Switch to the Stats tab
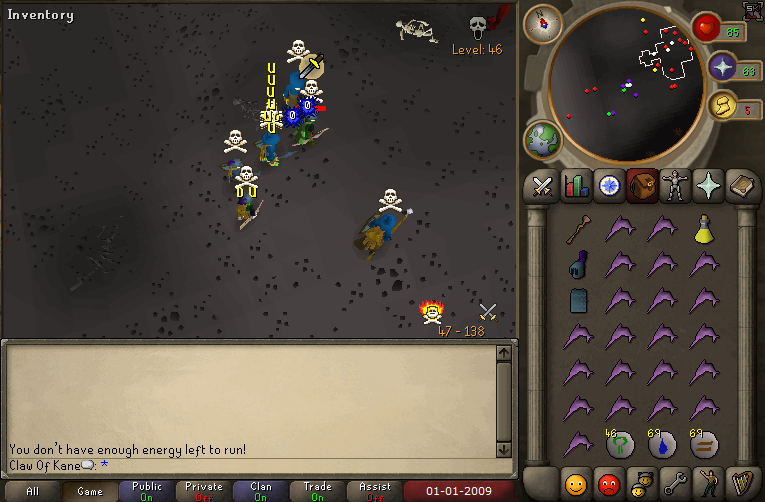Screen dimensions: 765x502 click(x=576, y=186)
